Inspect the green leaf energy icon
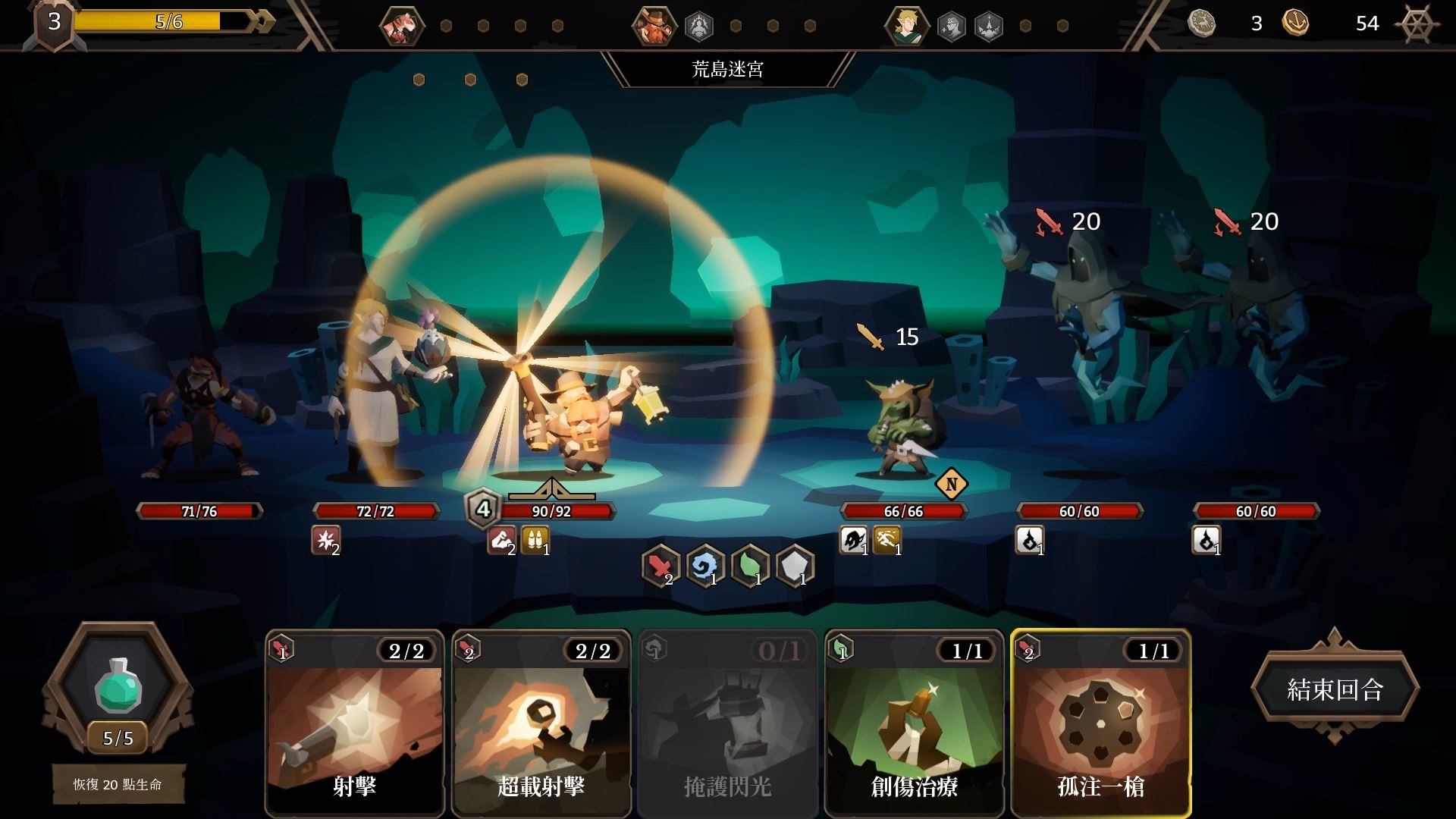Image resolution: width=1456 pixels, height=819 pixels. click(749, 565)
